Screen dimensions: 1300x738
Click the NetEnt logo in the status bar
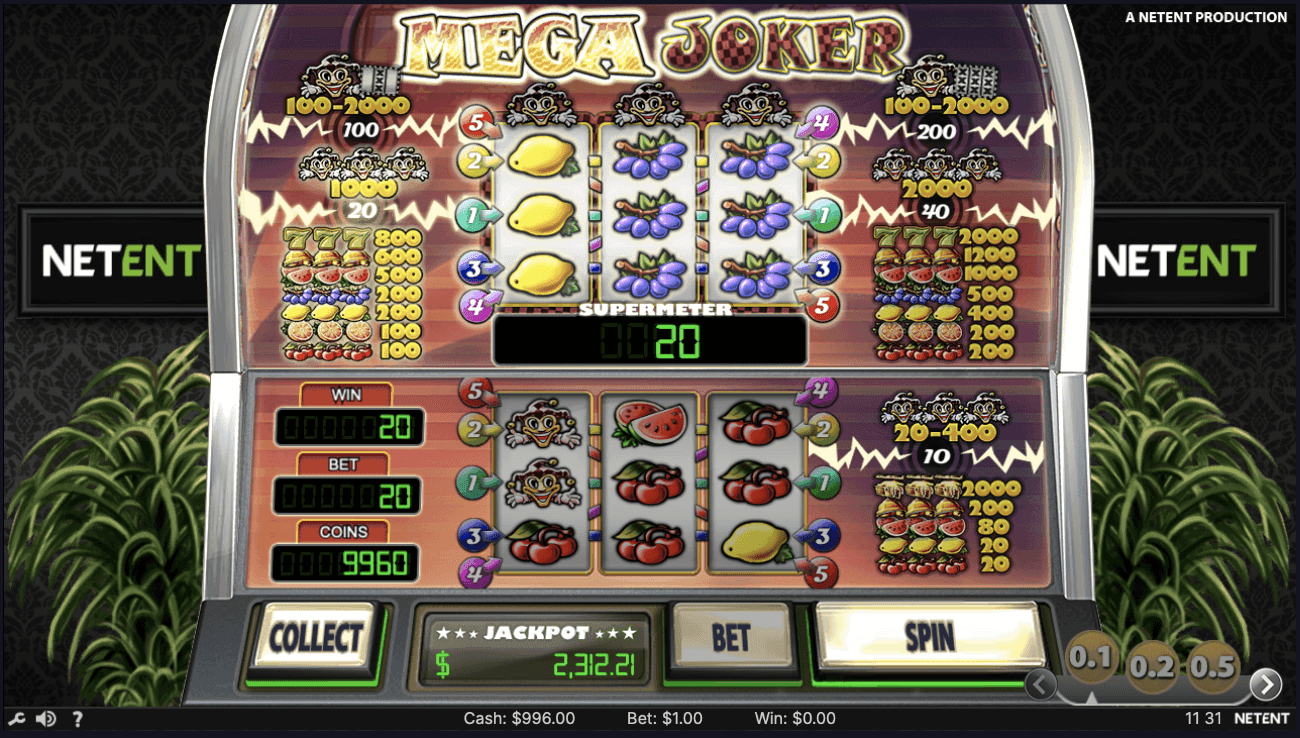1263,718
